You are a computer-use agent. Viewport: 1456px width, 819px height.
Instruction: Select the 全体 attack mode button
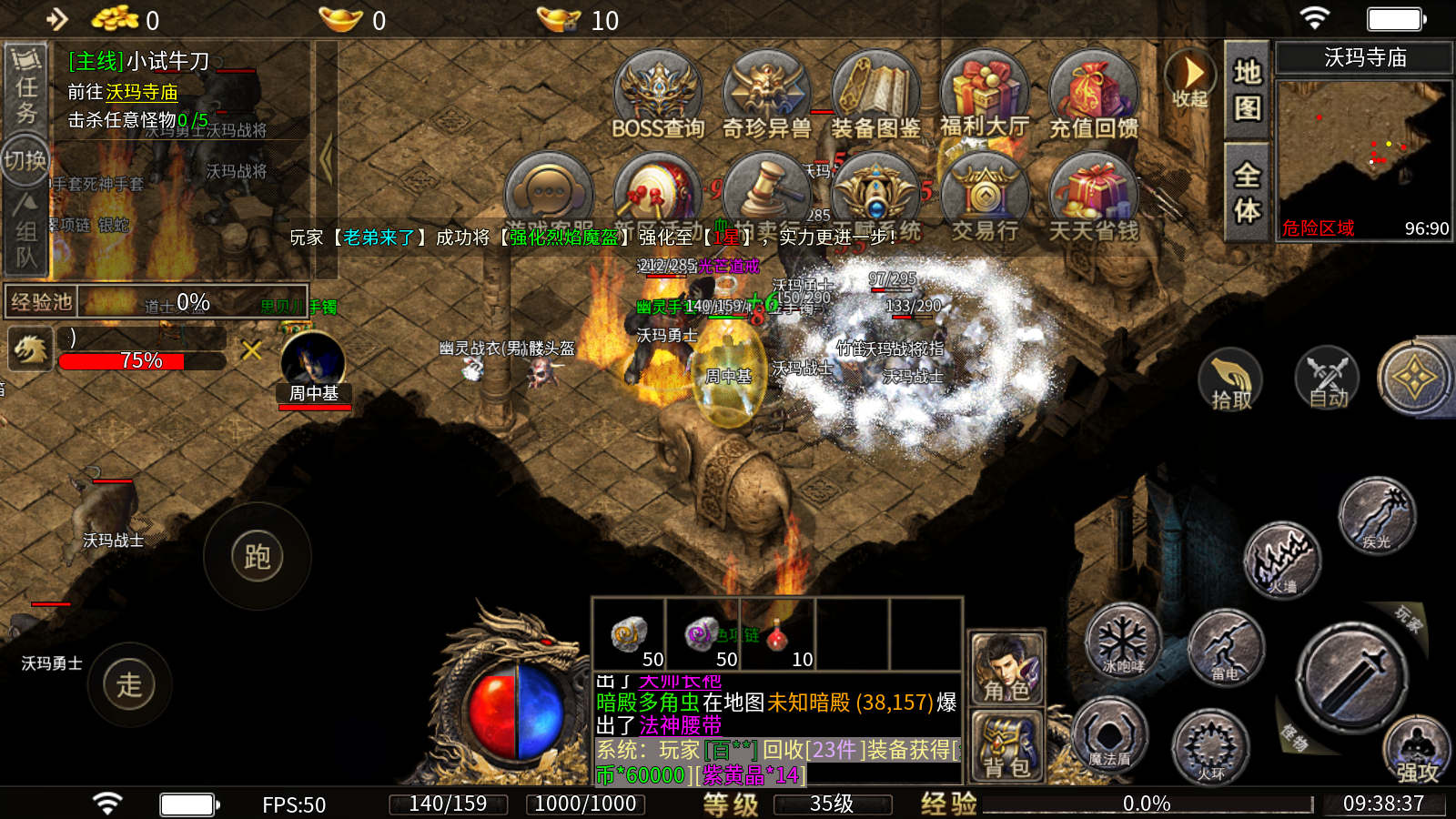point(1247,191)
